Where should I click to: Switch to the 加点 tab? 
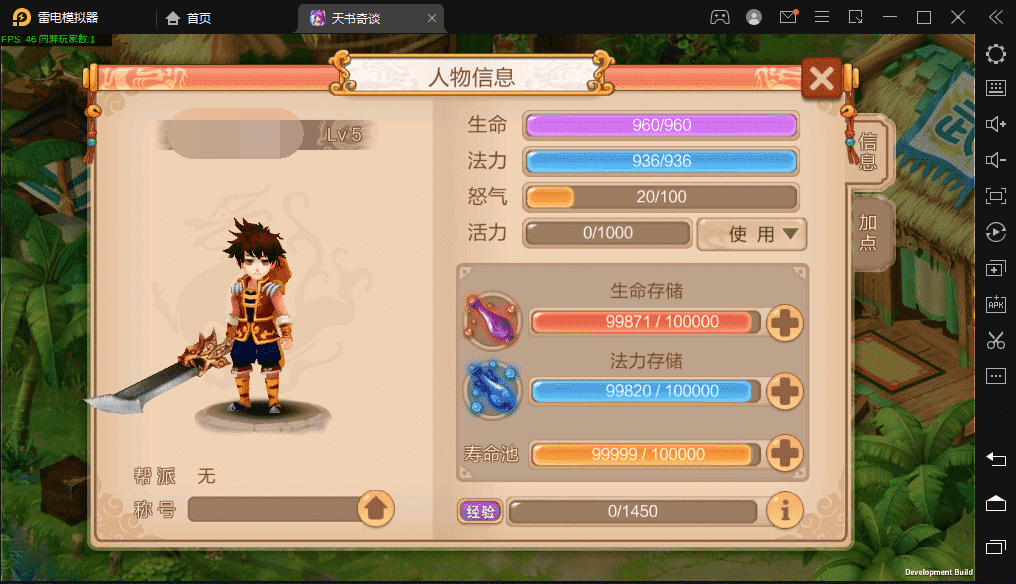click(868, 232)
